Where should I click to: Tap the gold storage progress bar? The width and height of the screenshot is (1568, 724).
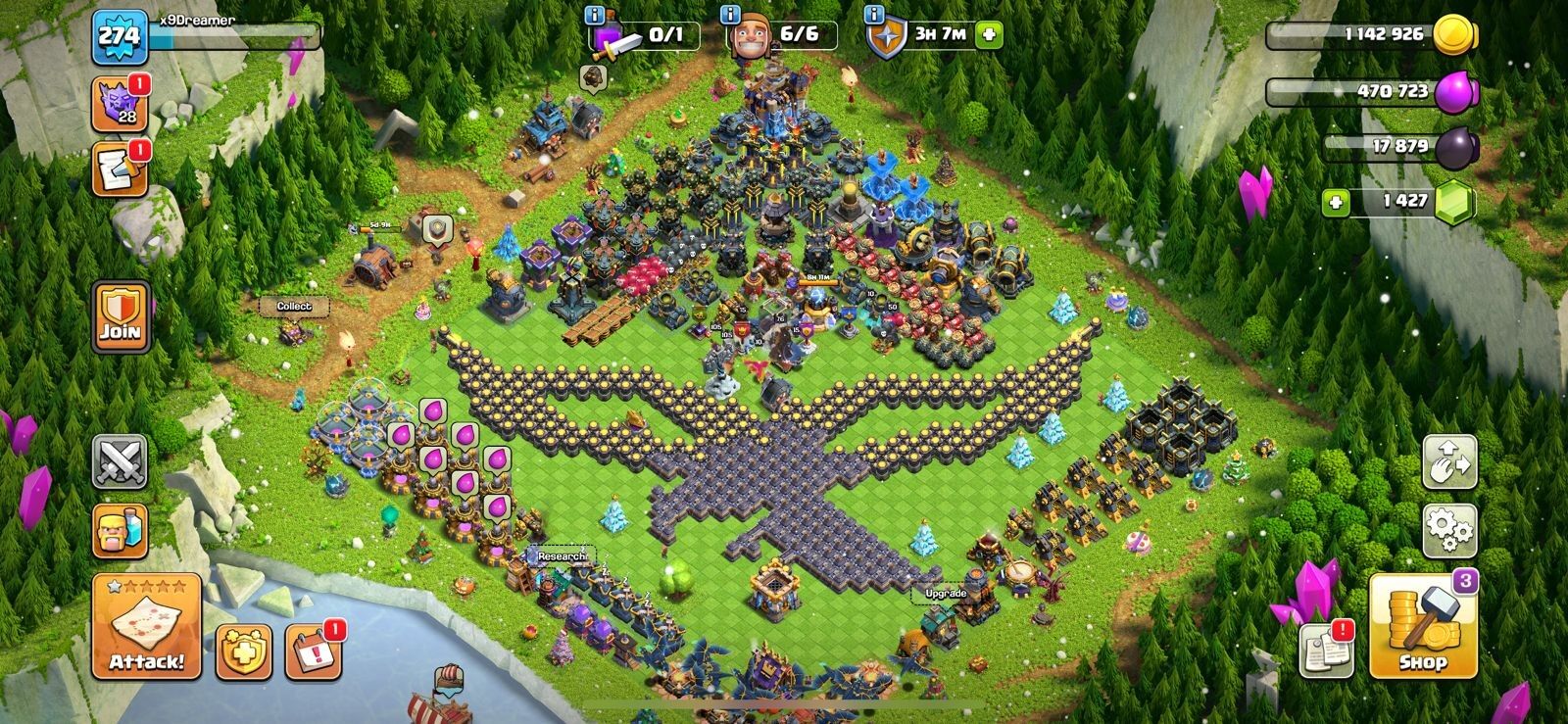click(1352, 32)
